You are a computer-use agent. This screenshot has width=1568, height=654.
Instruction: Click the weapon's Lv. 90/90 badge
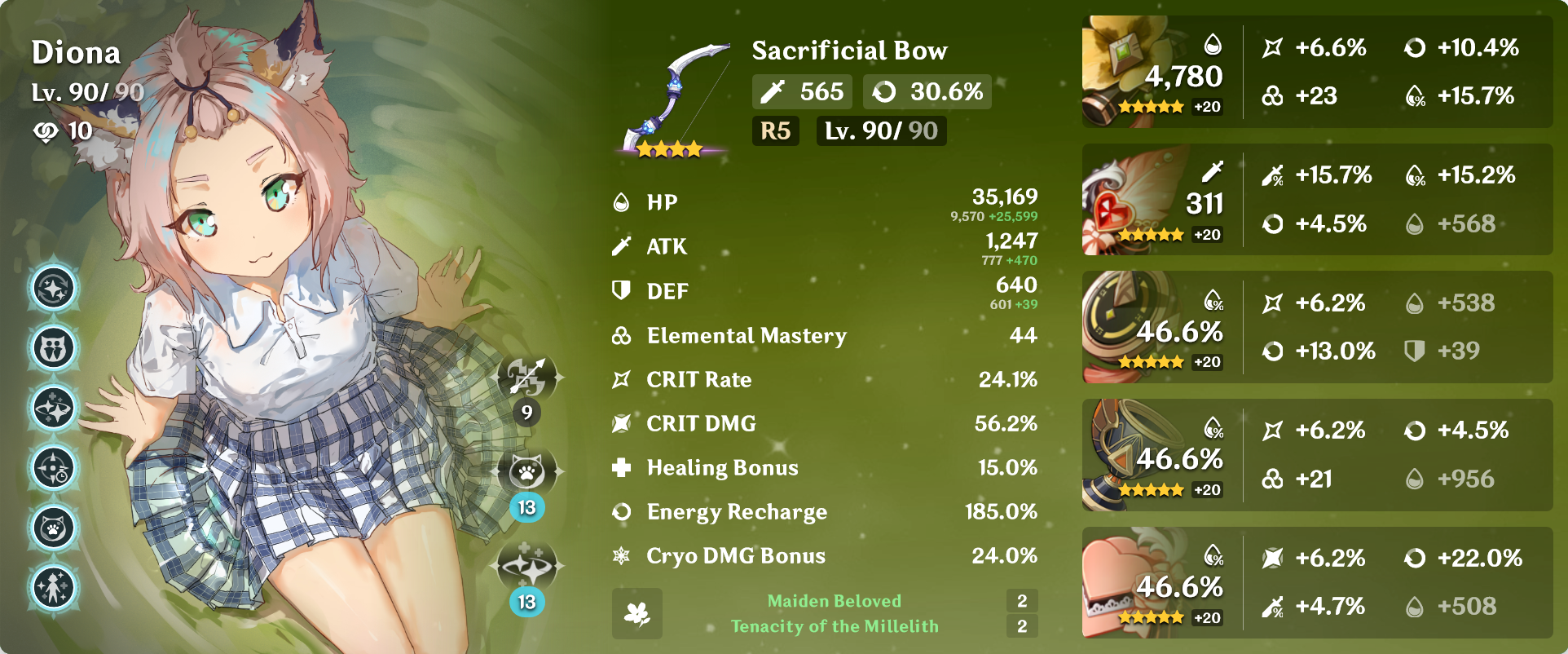pos(881,130)
